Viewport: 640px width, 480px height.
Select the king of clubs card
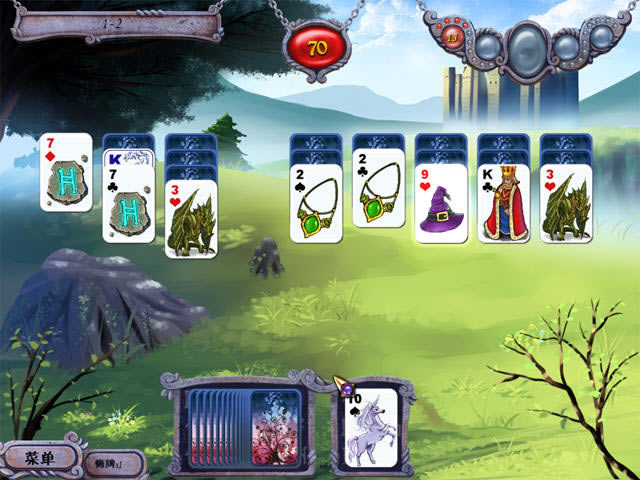pos(503,203)
